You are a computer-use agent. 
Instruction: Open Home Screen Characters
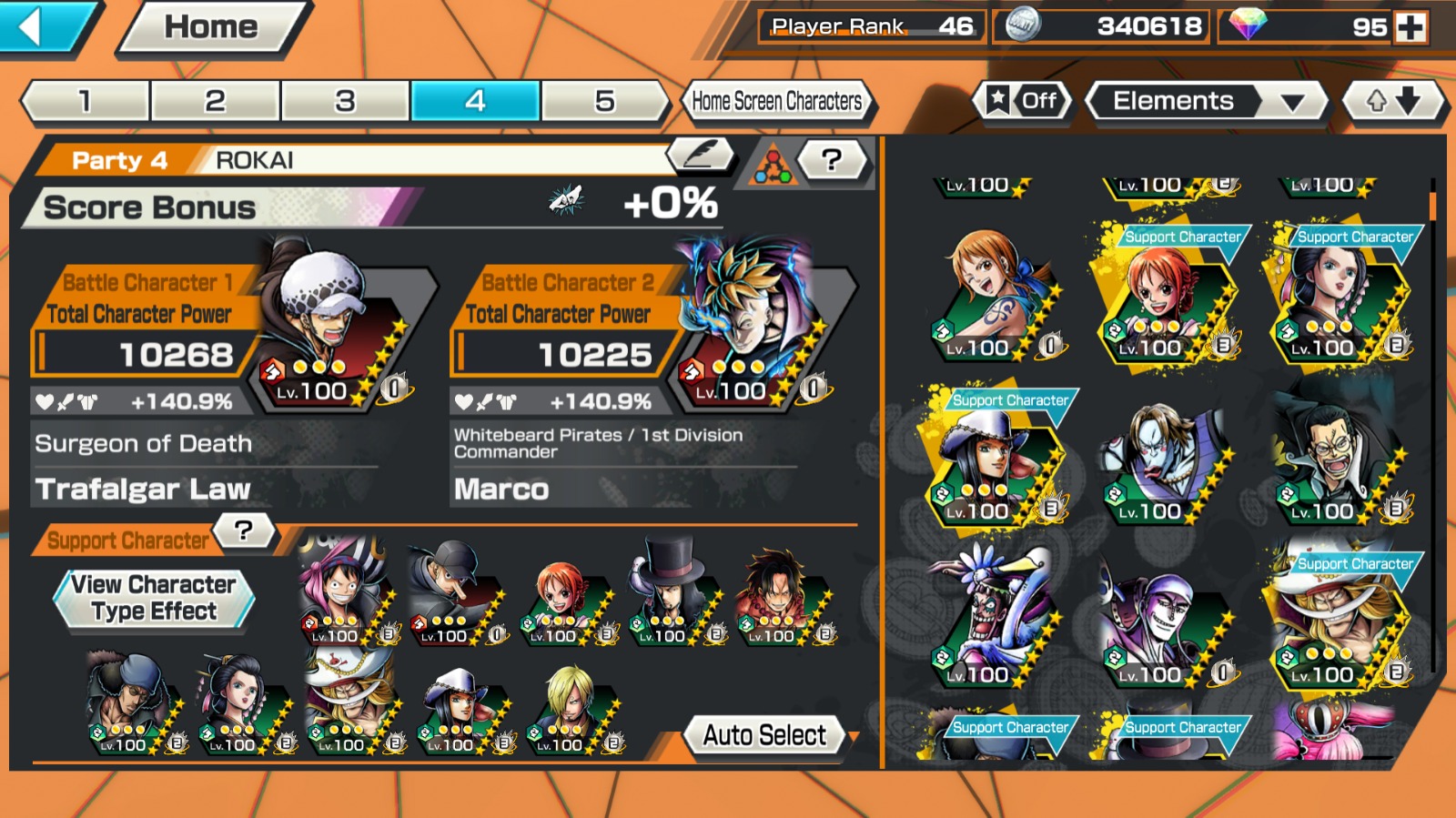coord(776,101)
